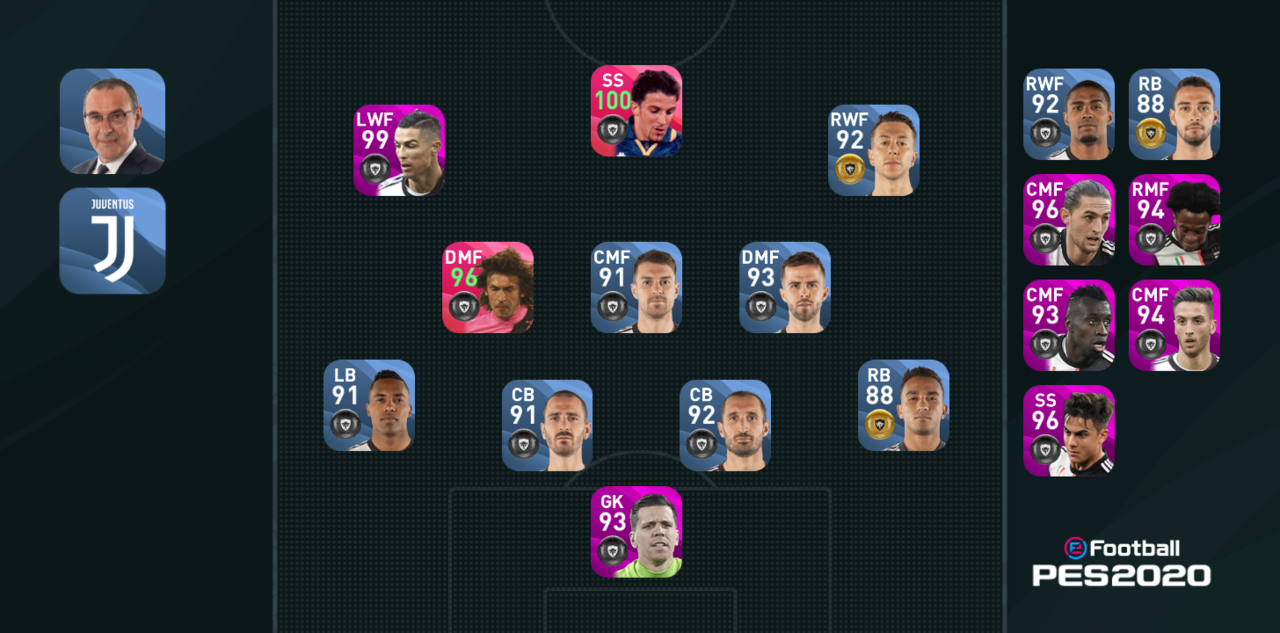Select the pink DMF 96 player card

pos(488,287)
